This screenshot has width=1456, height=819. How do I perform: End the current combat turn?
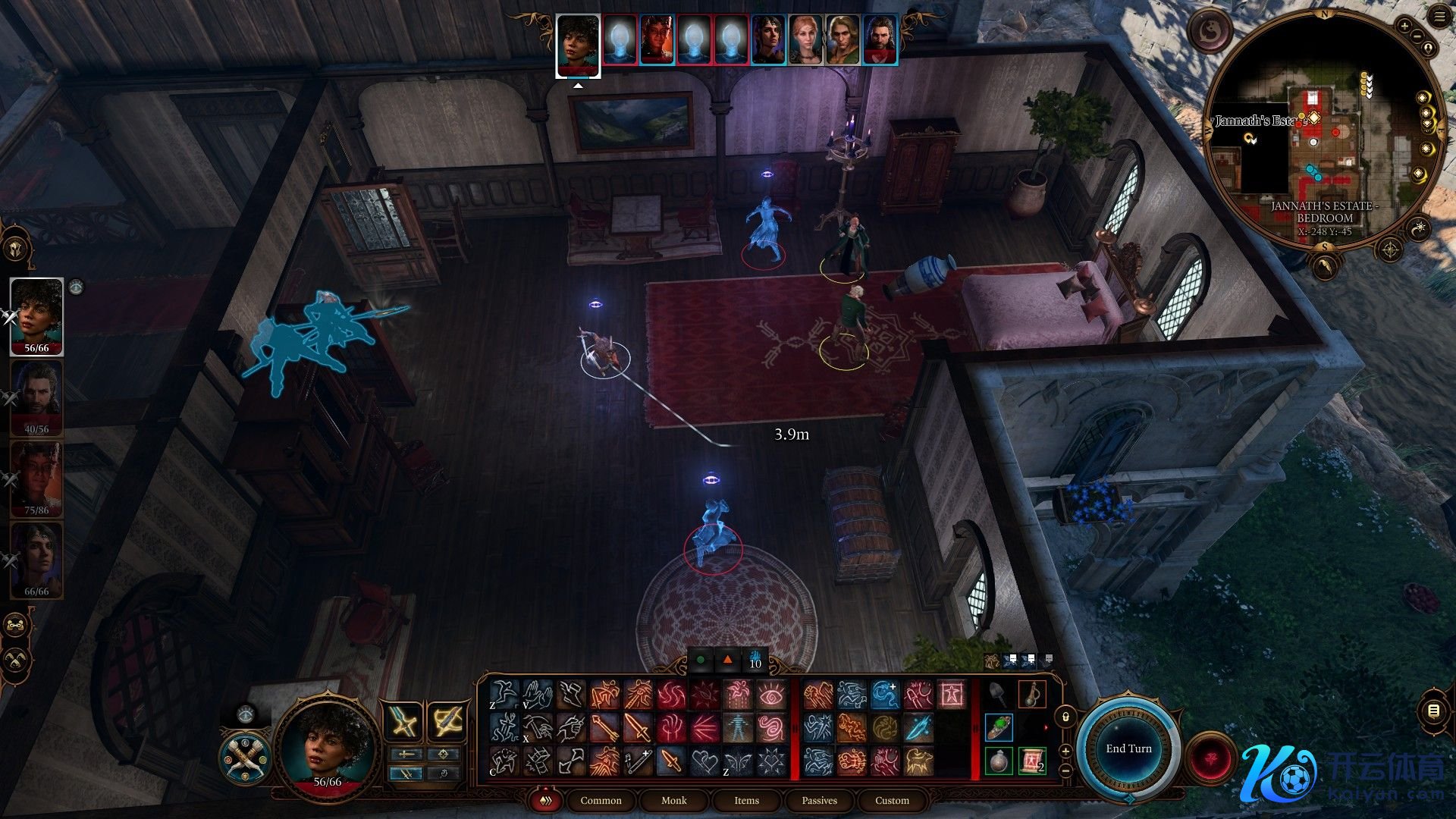tap(1128, 748)
